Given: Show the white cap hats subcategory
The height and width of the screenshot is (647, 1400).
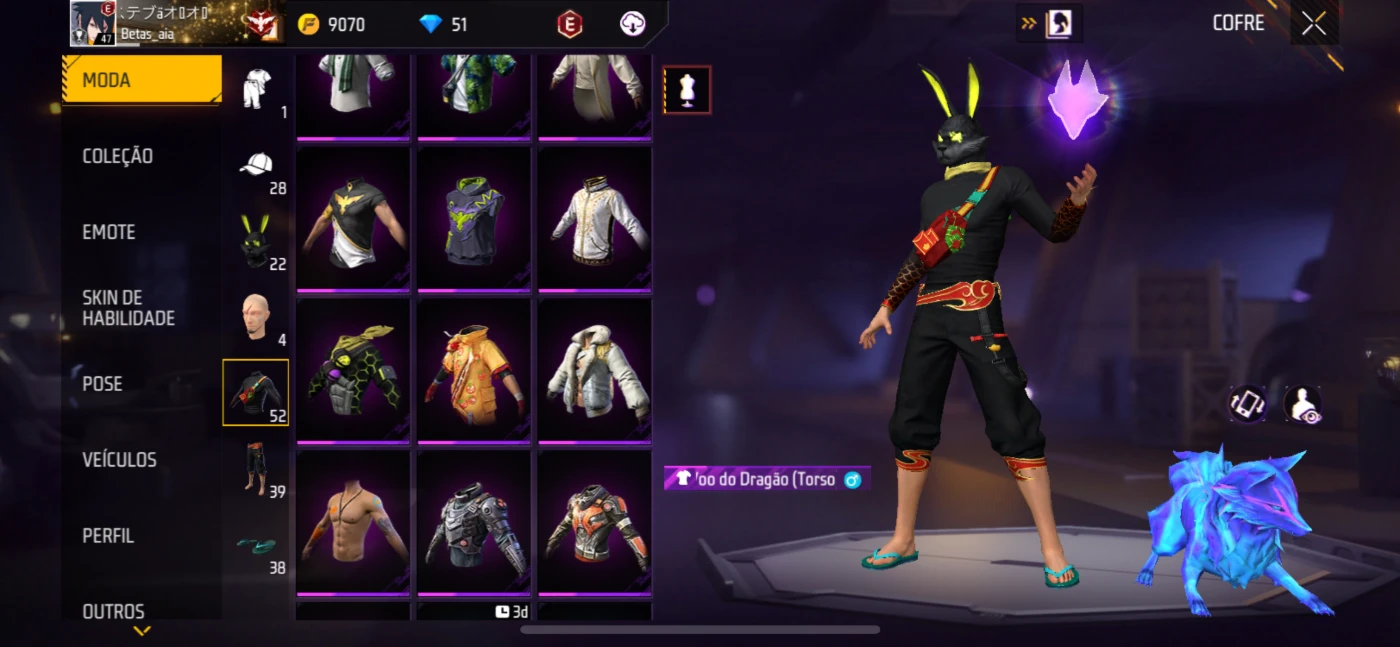Looking at the screenshot, I should point(256,167).
